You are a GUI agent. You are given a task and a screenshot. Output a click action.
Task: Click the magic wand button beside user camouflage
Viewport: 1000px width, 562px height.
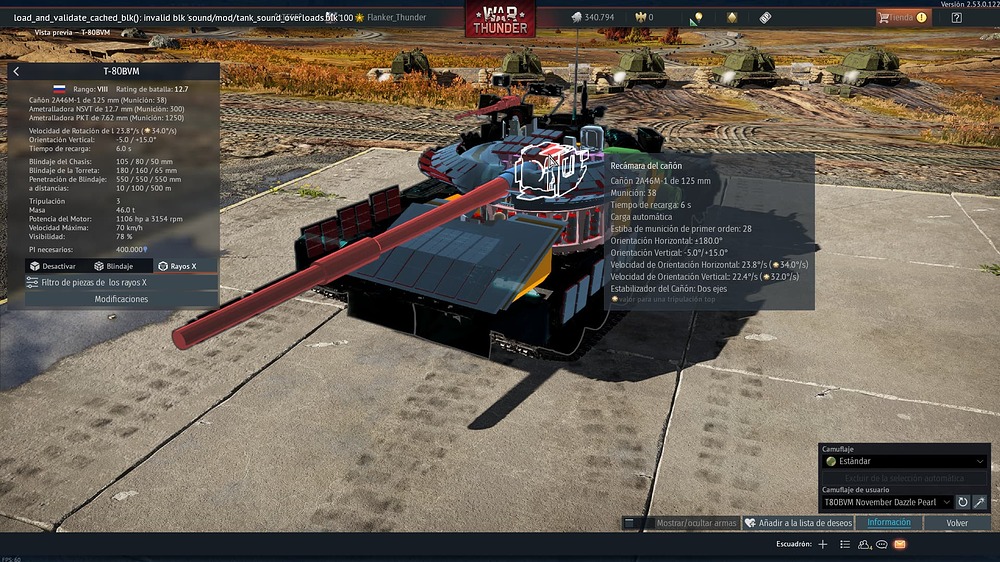tap(980, 502)
